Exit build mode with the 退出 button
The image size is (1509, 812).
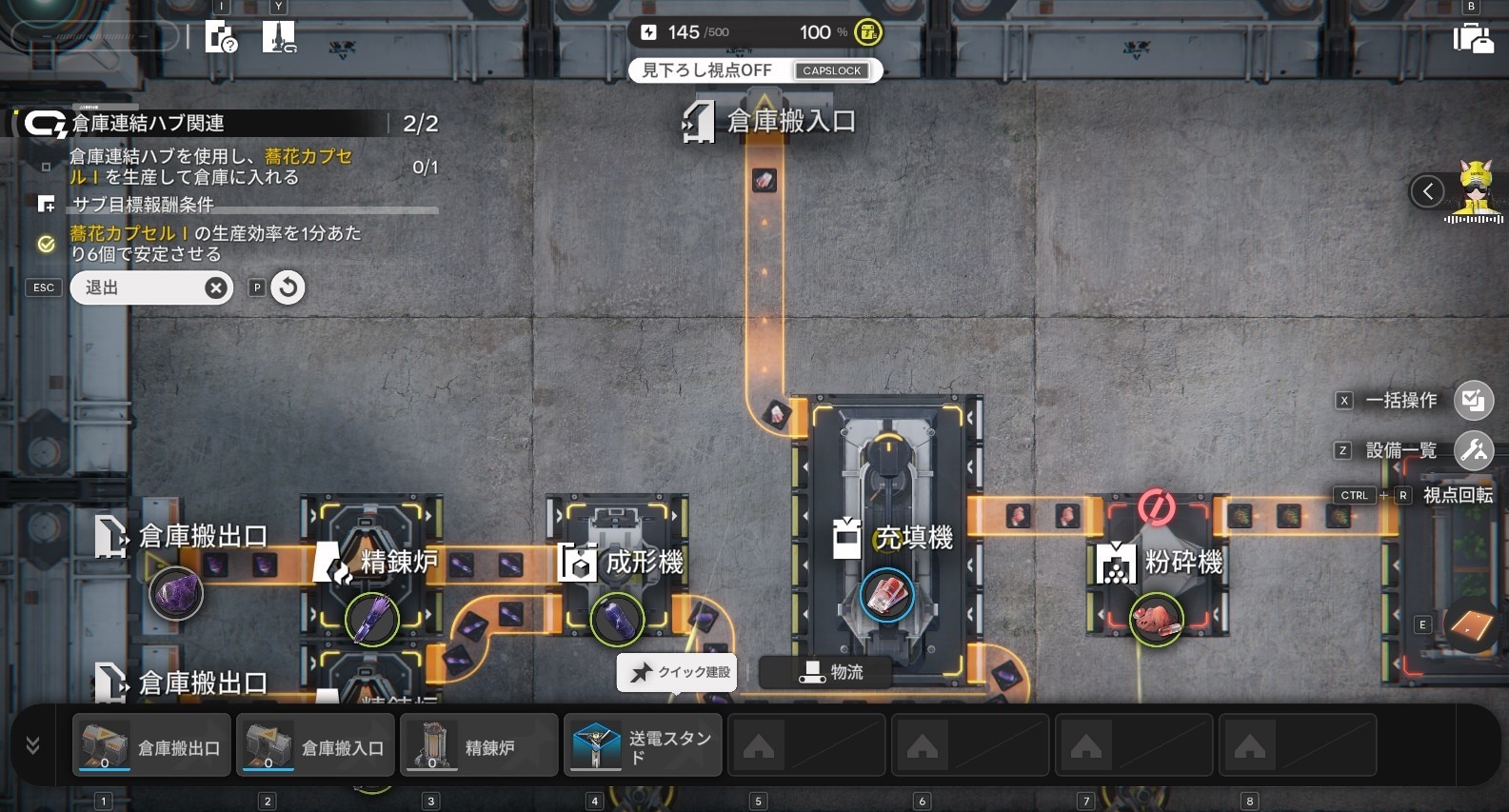150,287
